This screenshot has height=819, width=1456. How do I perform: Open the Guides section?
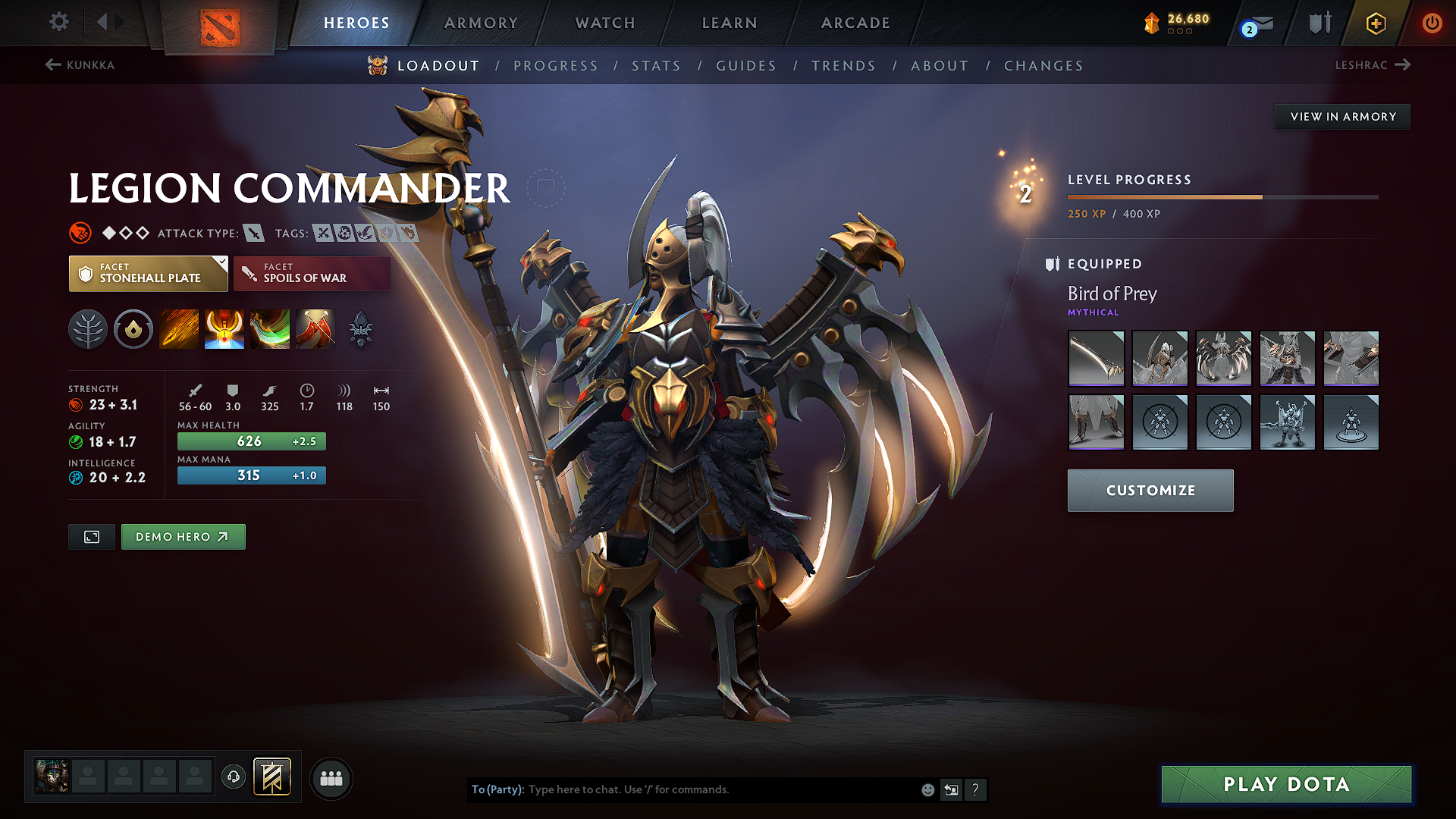(x=746, y=66)
